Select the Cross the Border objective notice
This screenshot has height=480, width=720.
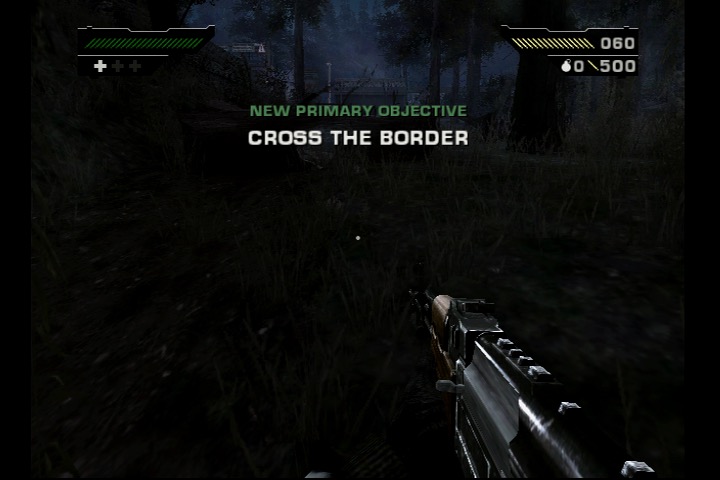pos(358,137)
